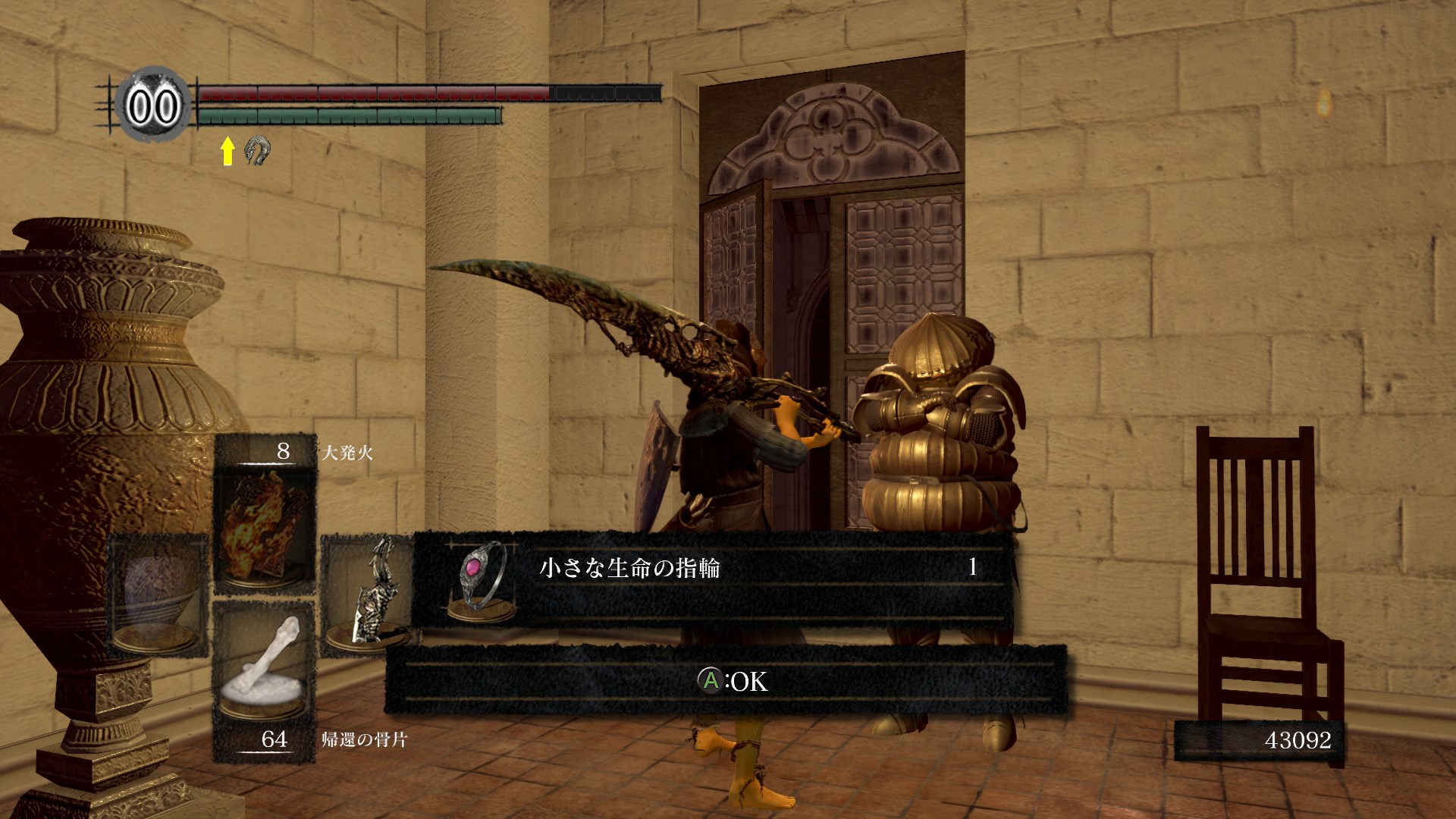Select the Tiny Being's Ring item entry
This screenshot has width=1456, height=819.
[711, 579]
